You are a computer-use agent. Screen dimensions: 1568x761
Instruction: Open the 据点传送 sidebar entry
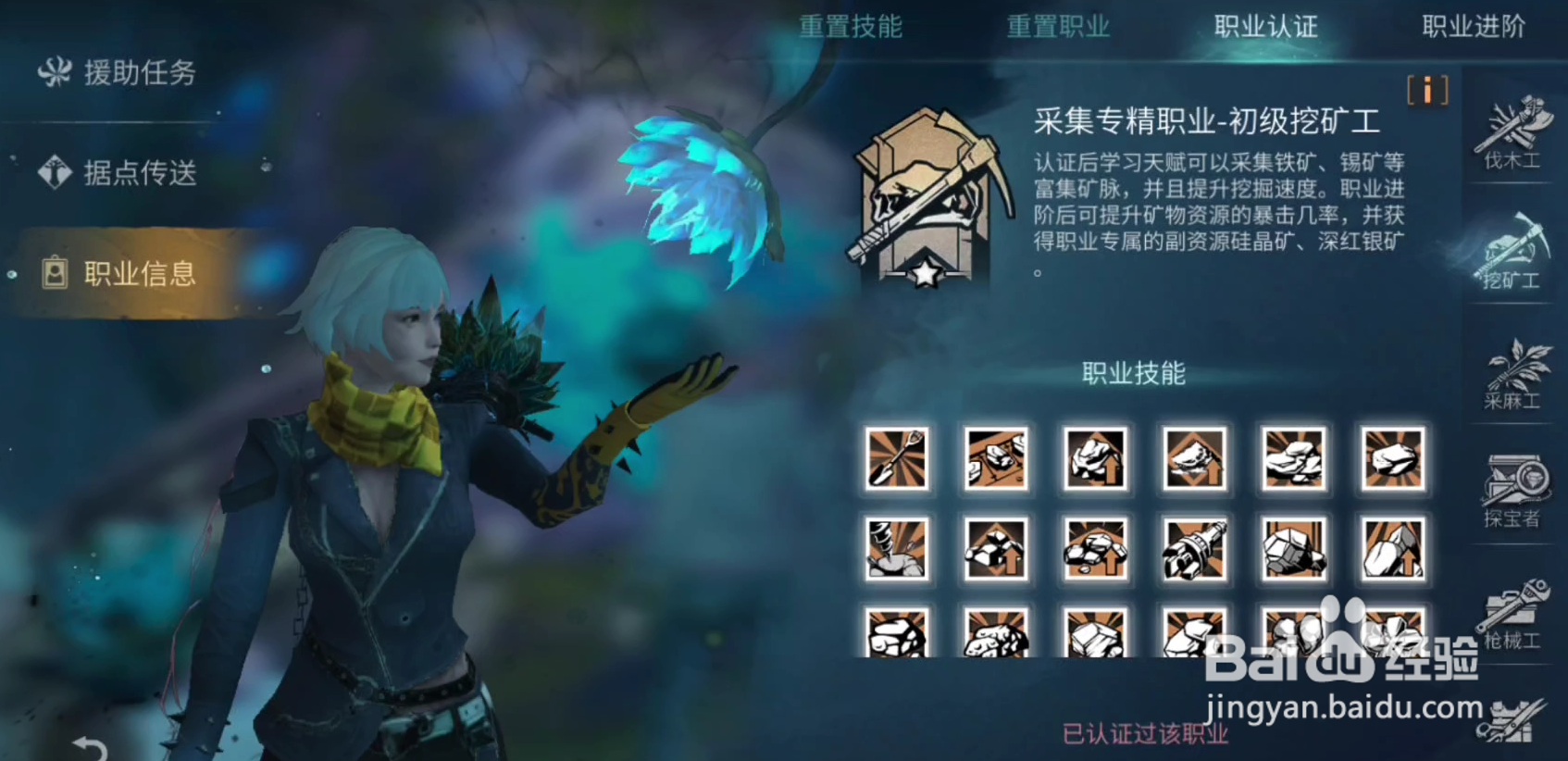[118, 172]
